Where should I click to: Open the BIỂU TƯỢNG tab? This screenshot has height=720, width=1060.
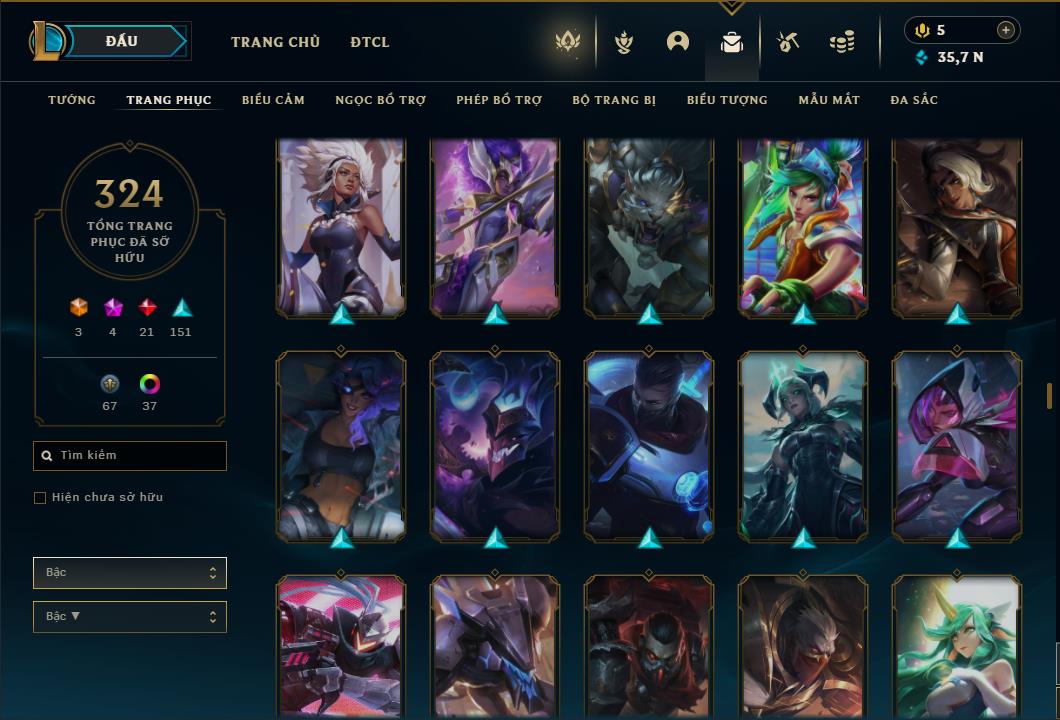click(727, 100)
